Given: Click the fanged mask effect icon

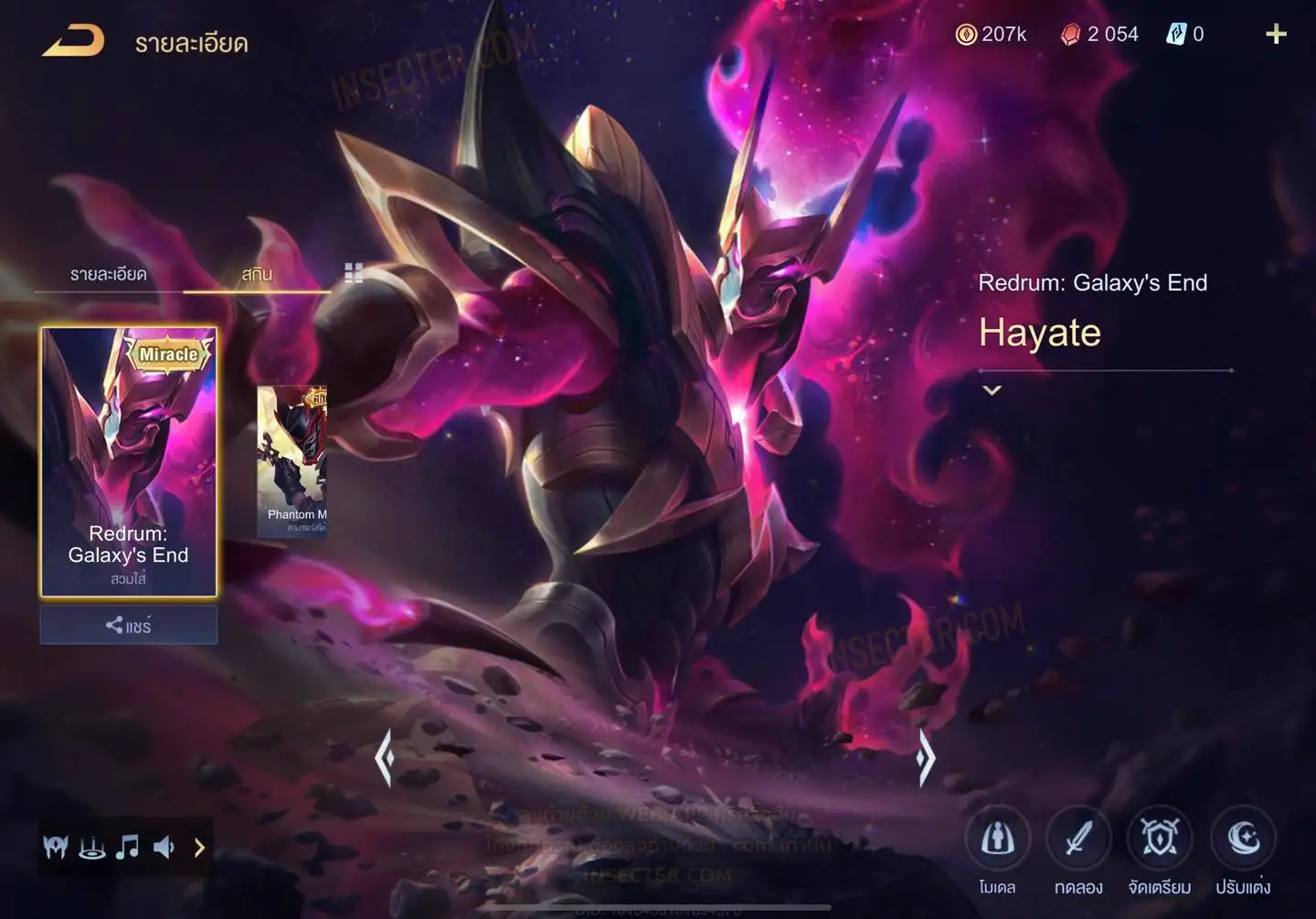Looking at the screenshot, I should click(x=56, y=848).
